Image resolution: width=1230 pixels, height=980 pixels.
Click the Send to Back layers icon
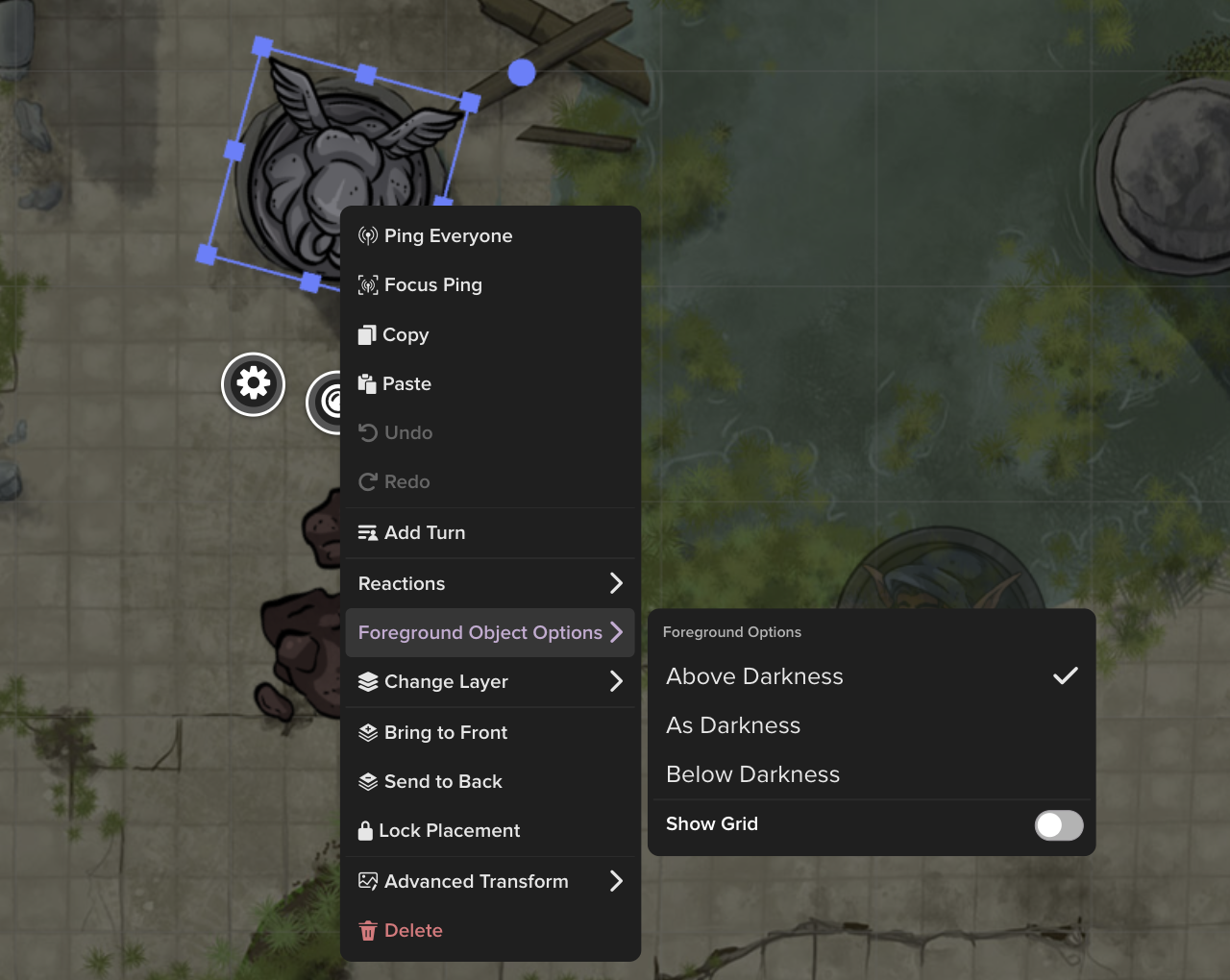point(368,781)
